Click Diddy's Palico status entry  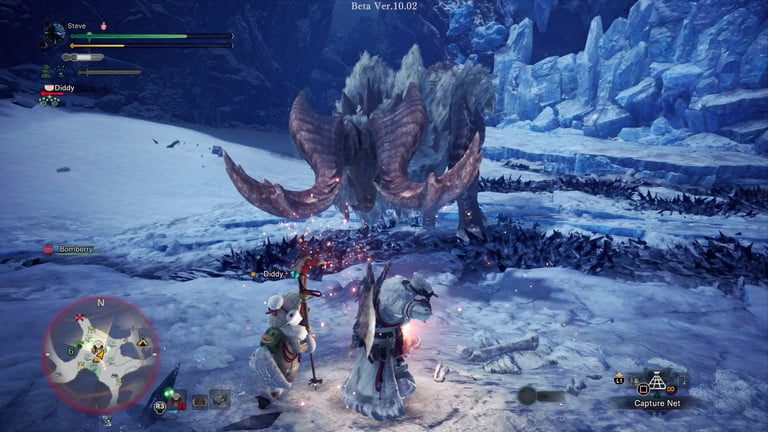pyautogui.click(x=60, y=88)
